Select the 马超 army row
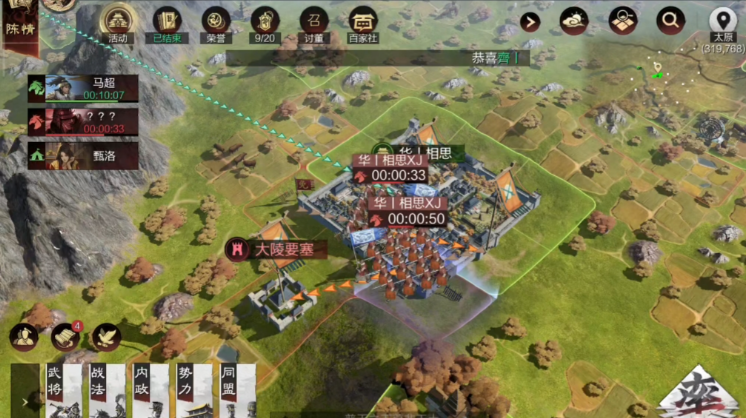Viewport: 746px width, 418px height. tap(83, 88)
